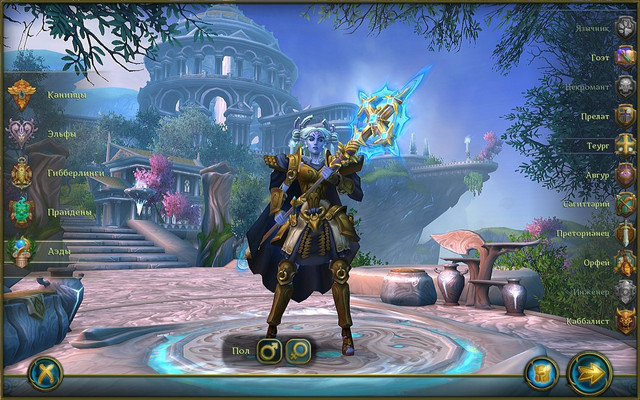Choose the Преторианец class
640x400 pixels.
624,233
